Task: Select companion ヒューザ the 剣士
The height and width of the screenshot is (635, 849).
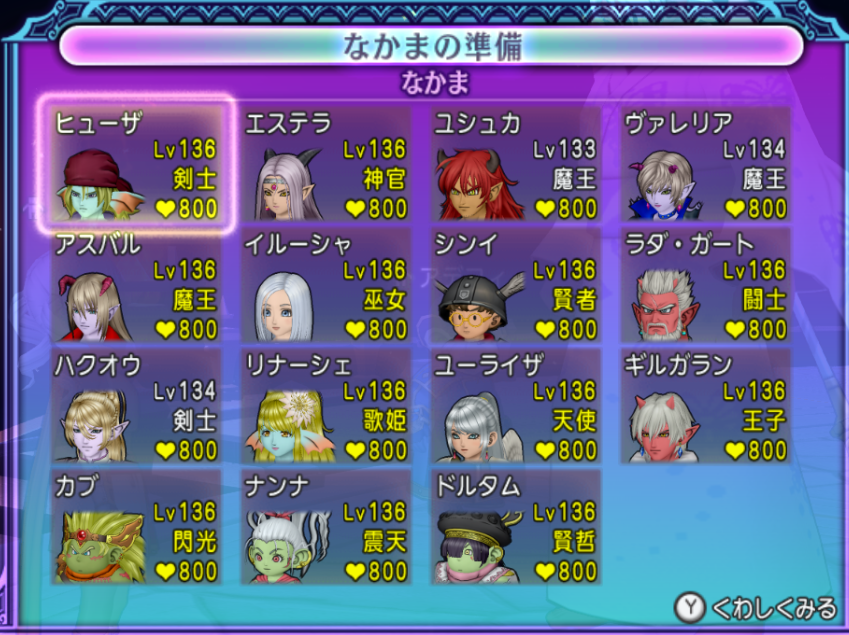Action: [136, 164]
